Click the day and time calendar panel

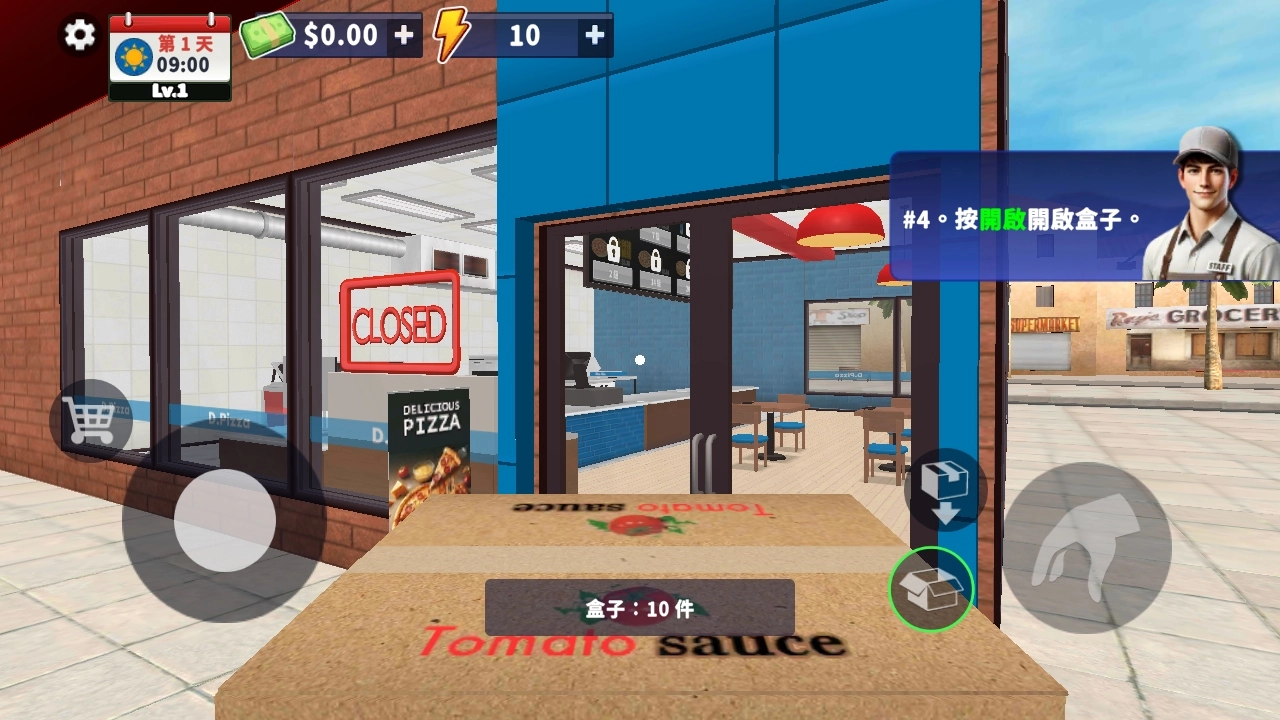point(170,58)
